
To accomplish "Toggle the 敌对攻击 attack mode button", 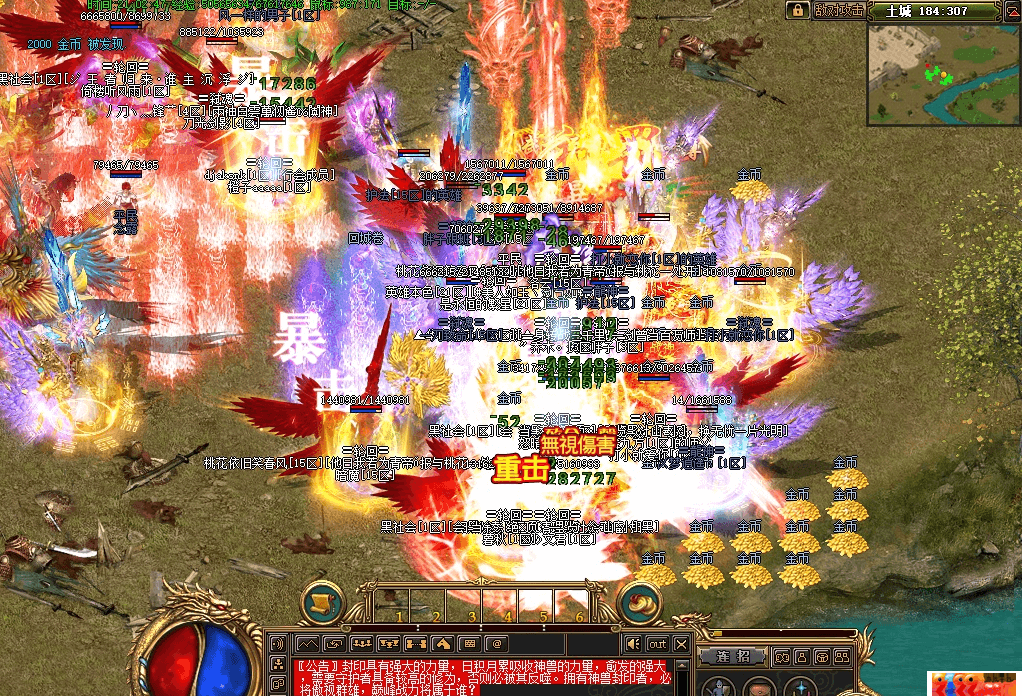I will pos(837,10).
